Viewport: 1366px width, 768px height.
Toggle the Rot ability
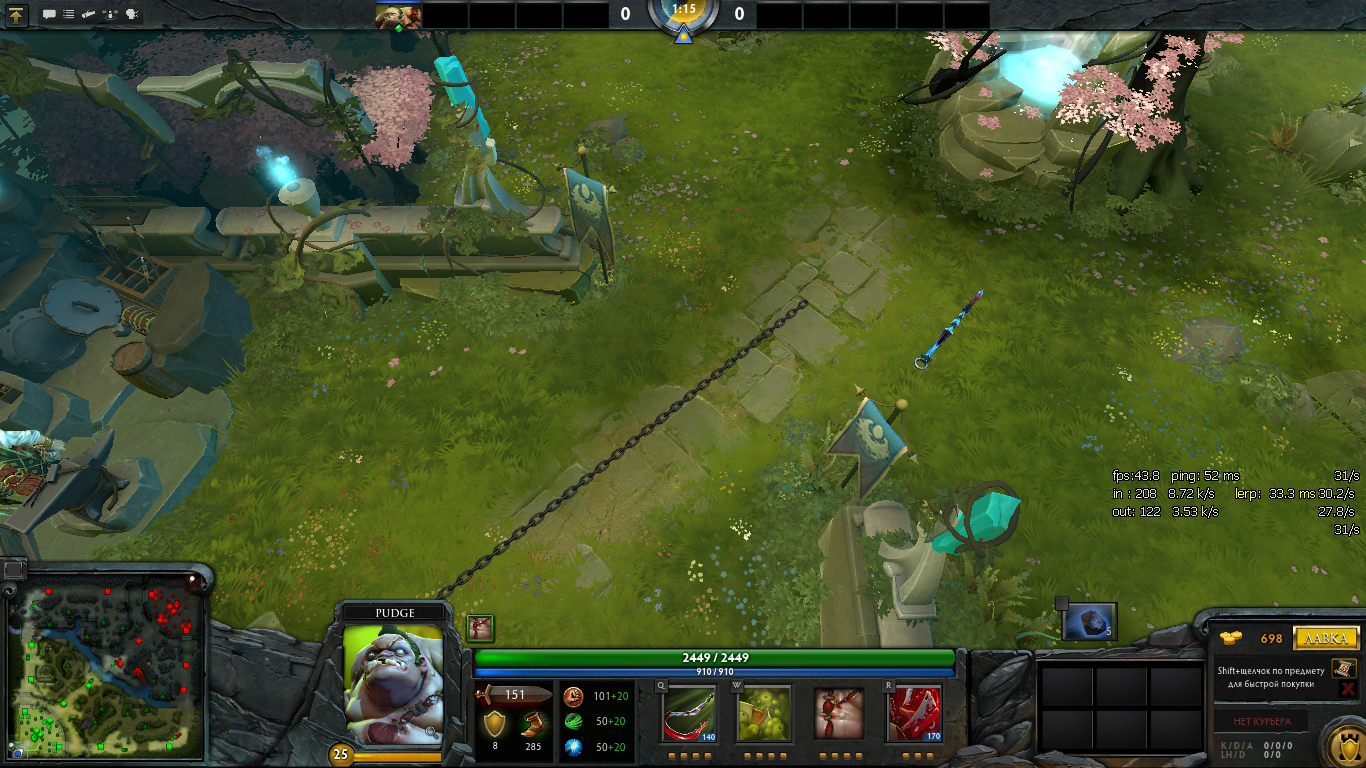pyautogui.click(x=764, y=713)
